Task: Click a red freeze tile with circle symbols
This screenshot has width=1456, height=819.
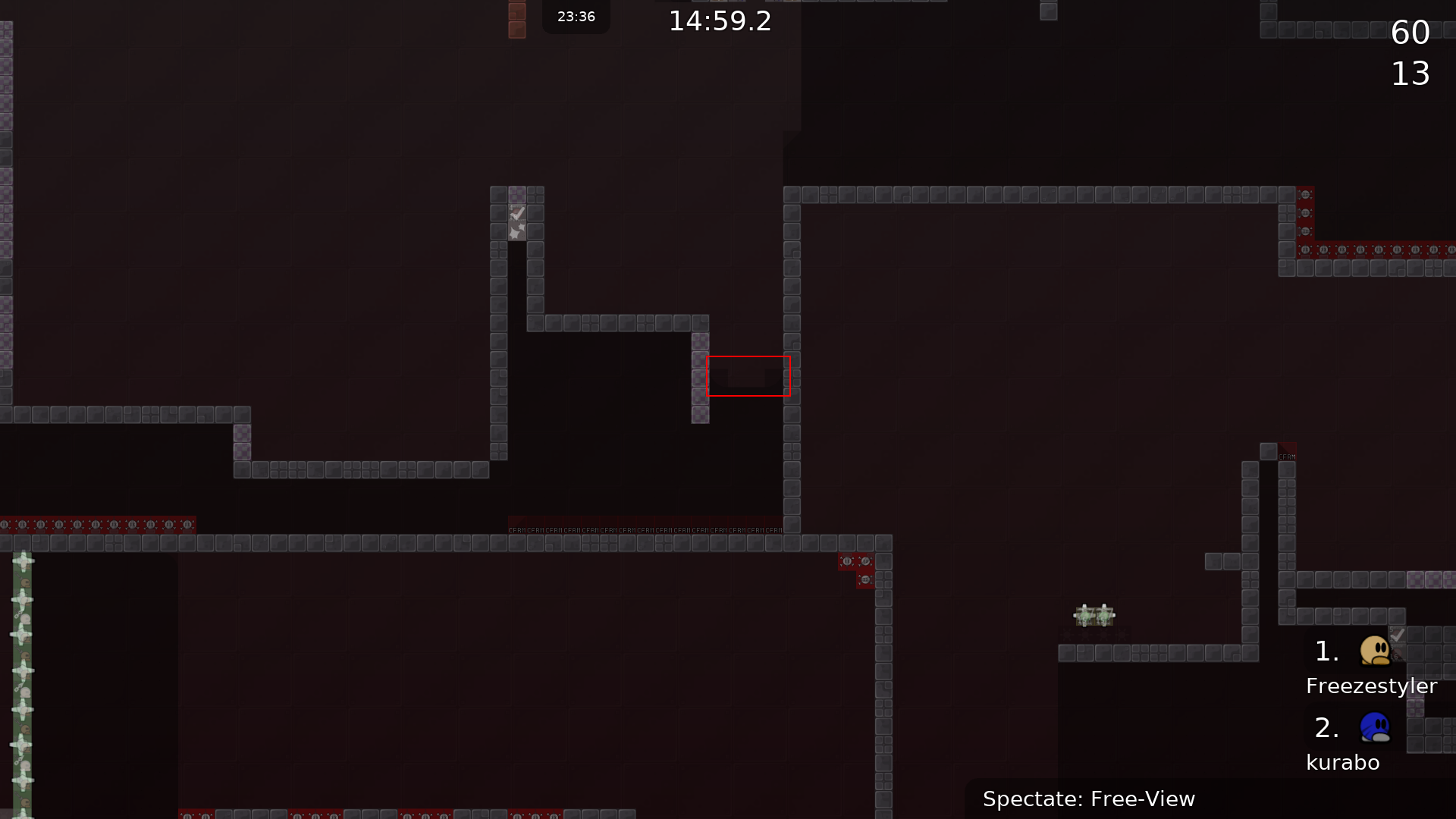Action: 97,523
